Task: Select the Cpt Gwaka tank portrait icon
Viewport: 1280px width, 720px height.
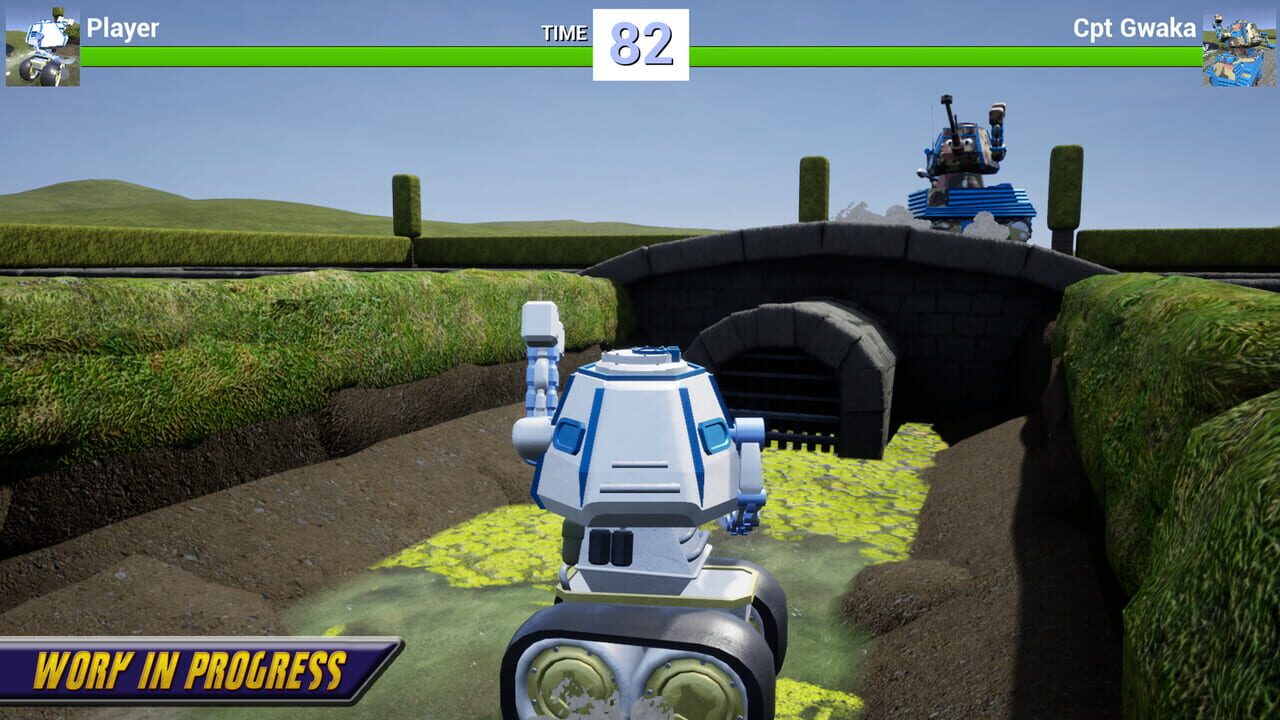Action: (1240, 45)
